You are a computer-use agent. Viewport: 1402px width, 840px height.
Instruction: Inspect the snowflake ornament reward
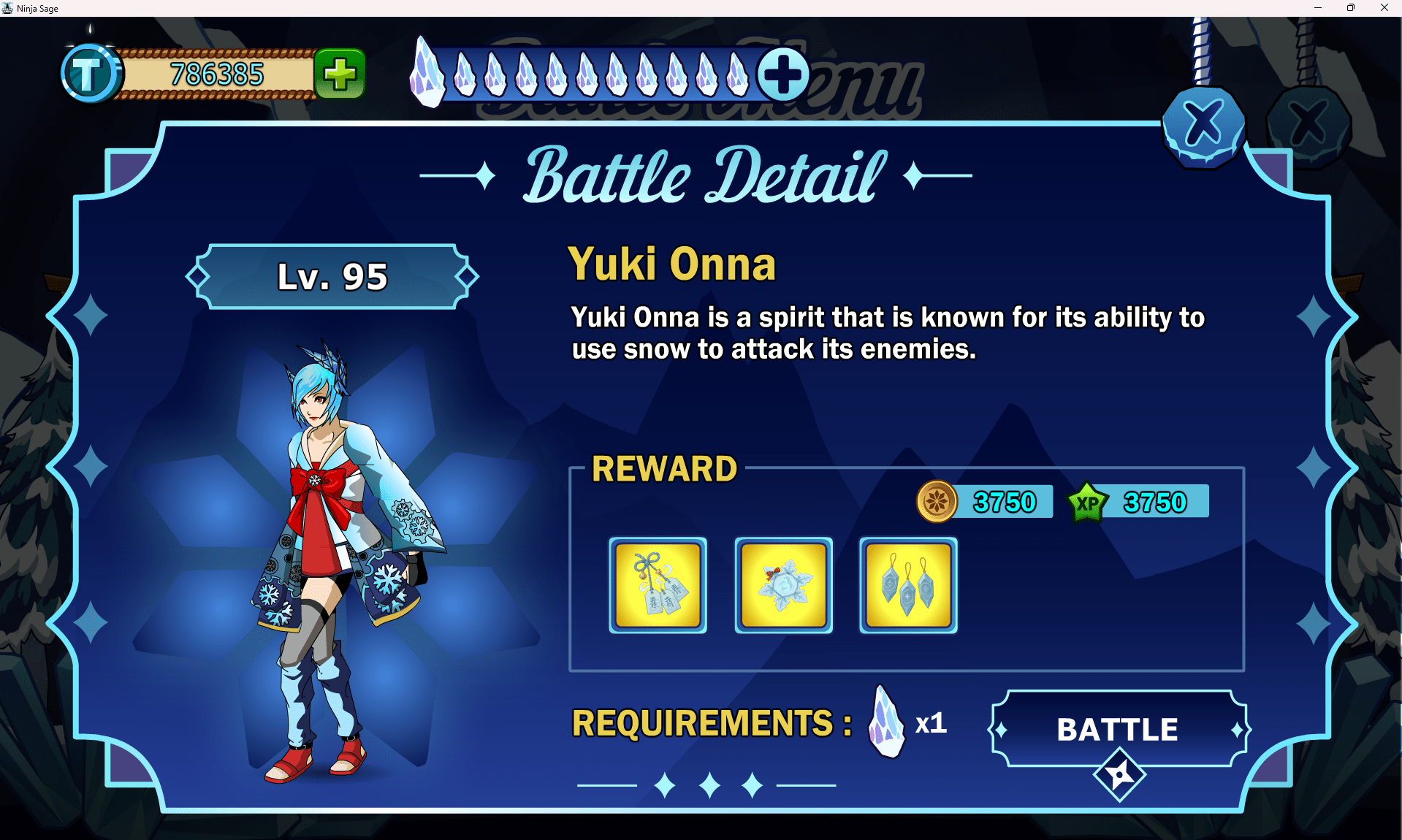(x=783, y=585)
